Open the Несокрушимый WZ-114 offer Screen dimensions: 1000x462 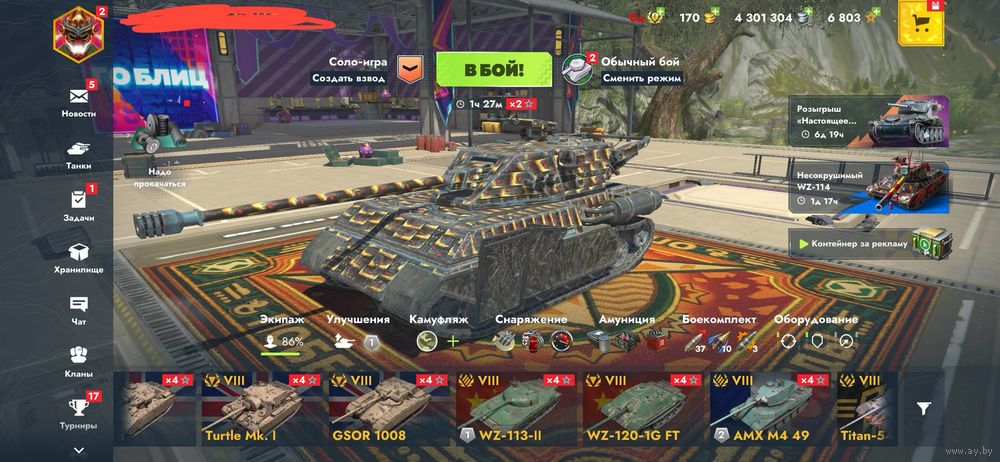click(870, 186)
